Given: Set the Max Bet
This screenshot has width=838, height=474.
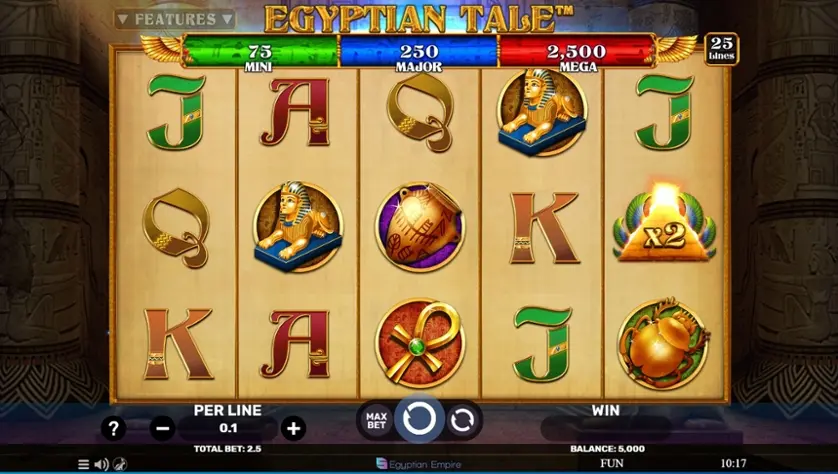Looking at the screenshot, I should click(x=376, y=419).
